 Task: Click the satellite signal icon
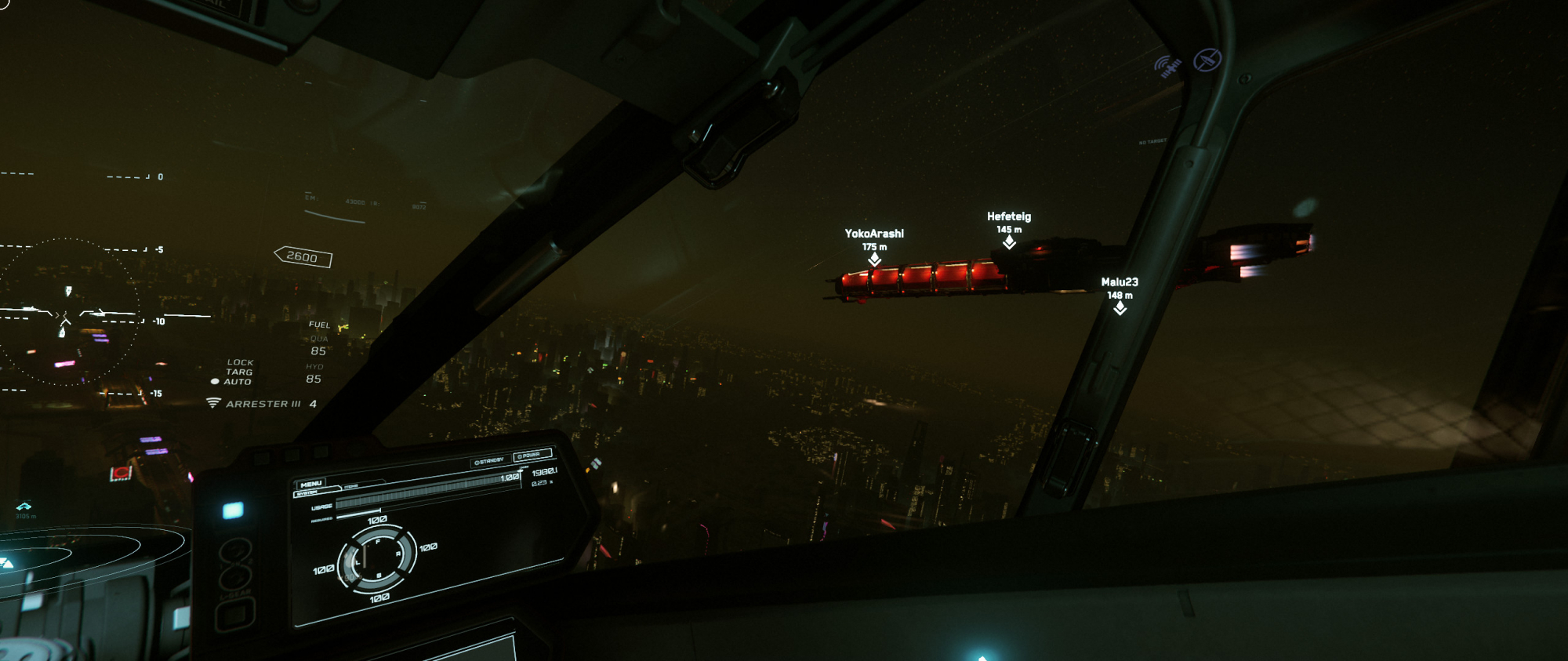tap(1168, 67)
